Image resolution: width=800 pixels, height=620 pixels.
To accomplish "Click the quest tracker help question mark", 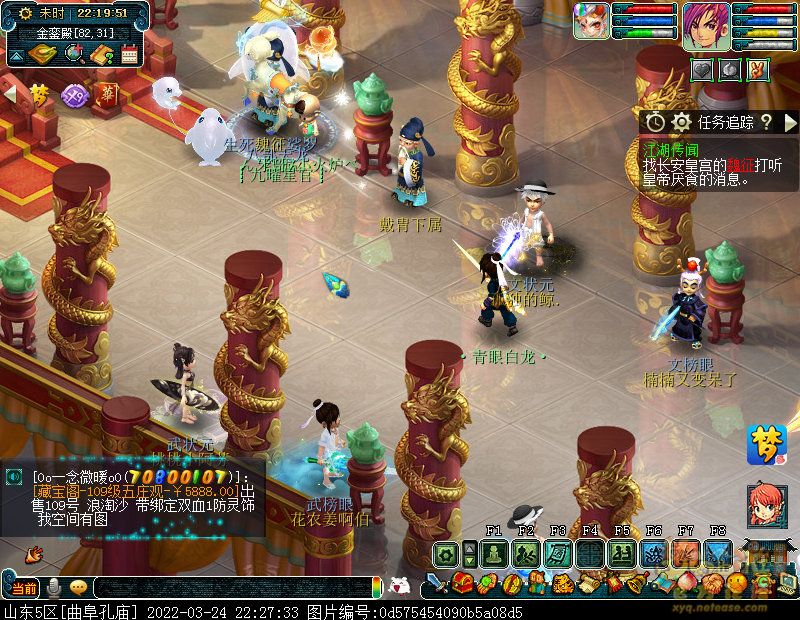I will 765,122.
